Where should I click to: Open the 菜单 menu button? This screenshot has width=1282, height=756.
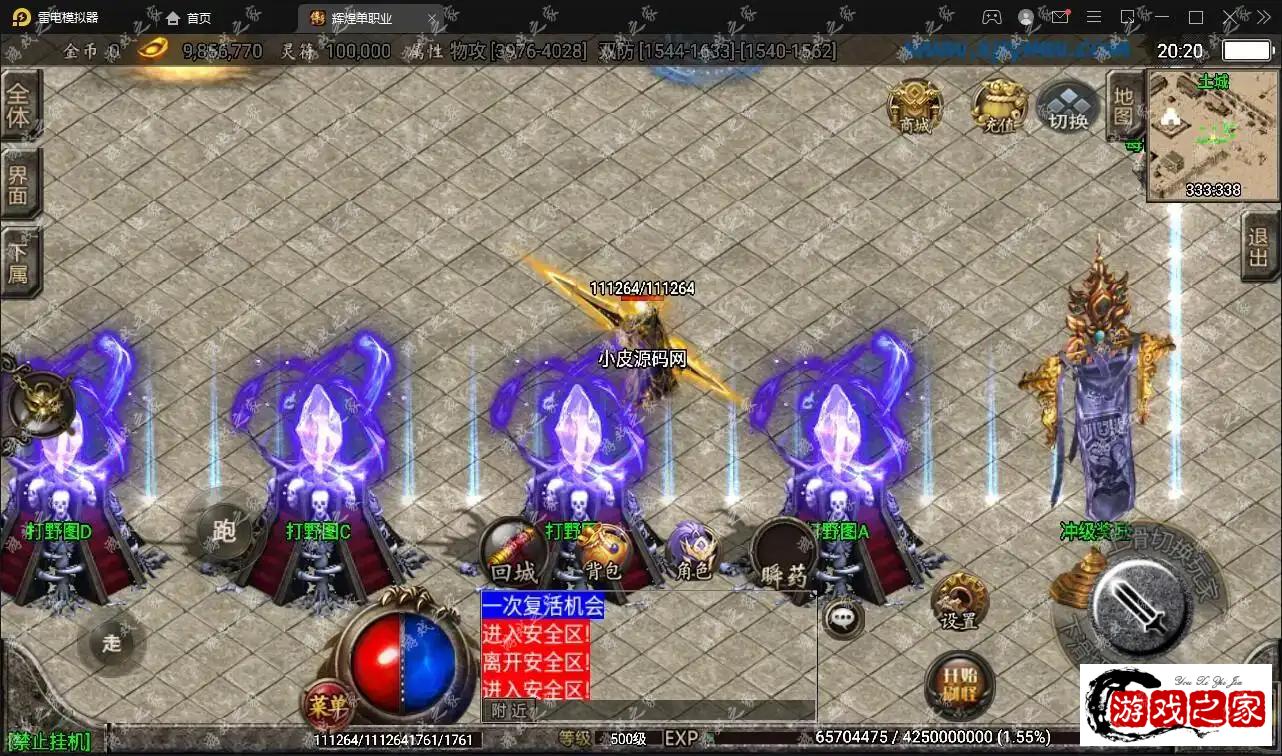point(327,705)
